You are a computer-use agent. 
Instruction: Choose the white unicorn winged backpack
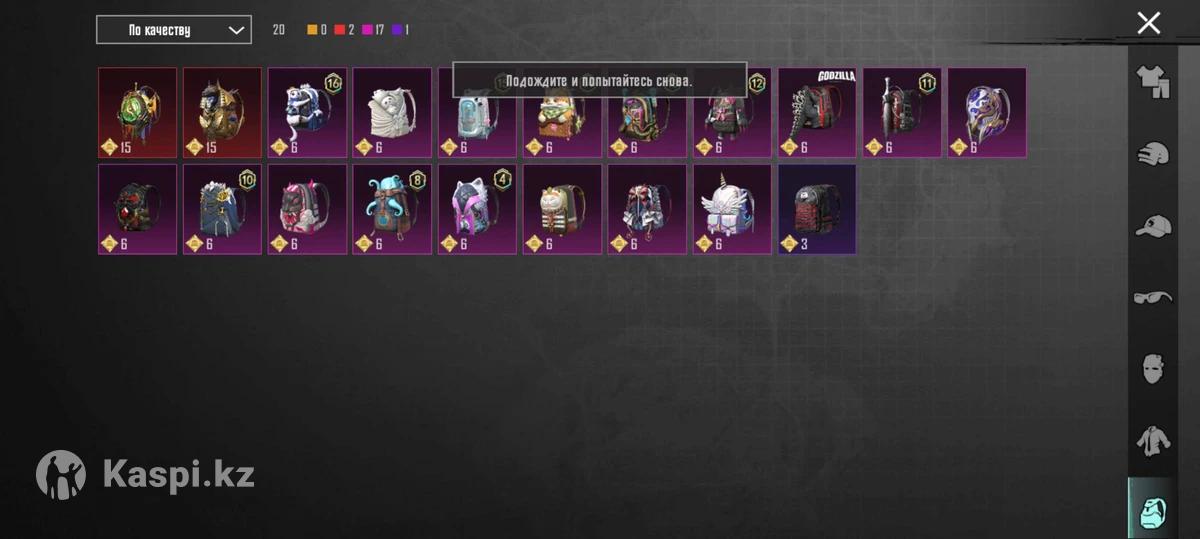[x=732, y=209]
